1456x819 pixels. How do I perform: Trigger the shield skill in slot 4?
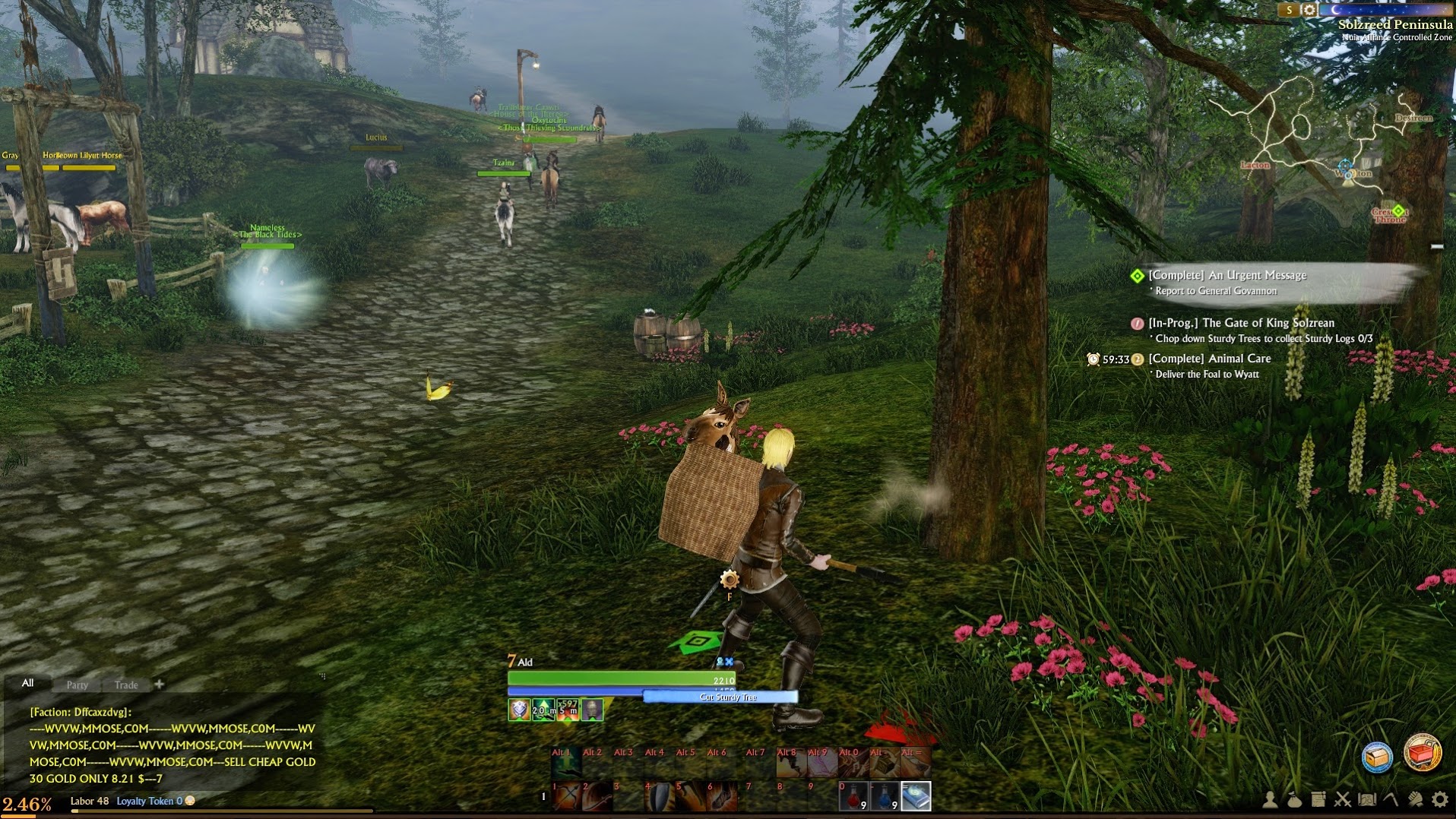[x=660, y=796]
